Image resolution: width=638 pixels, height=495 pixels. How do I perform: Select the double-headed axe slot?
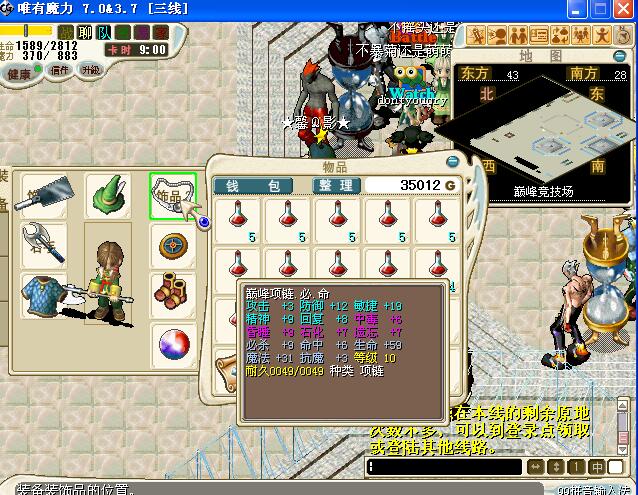tap(44, 244)
